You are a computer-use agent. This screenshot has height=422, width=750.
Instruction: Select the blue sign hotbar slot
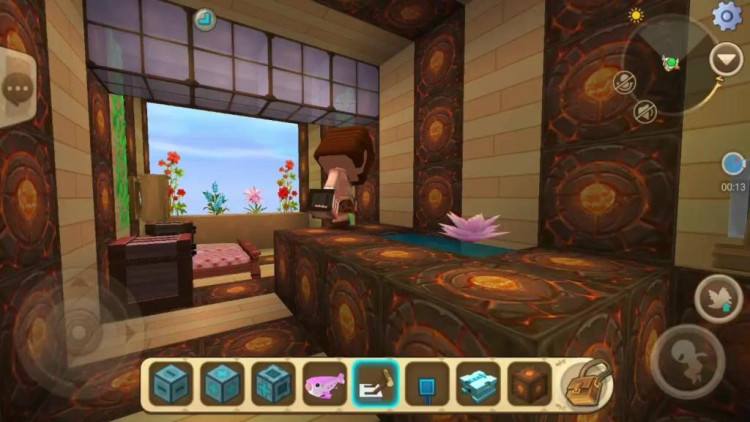point(427,383)
